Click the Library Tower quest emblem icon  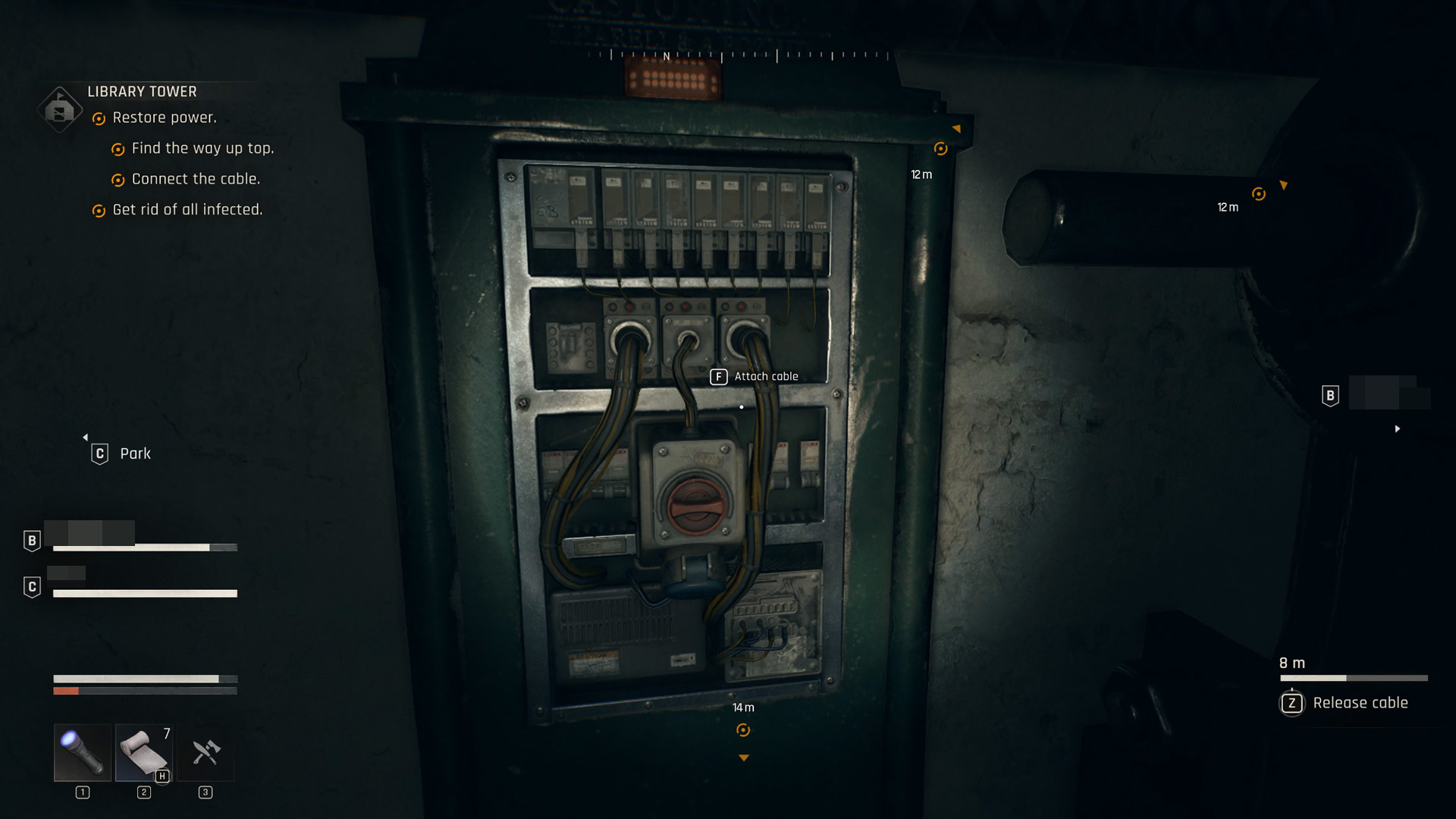tap(59, 108)
